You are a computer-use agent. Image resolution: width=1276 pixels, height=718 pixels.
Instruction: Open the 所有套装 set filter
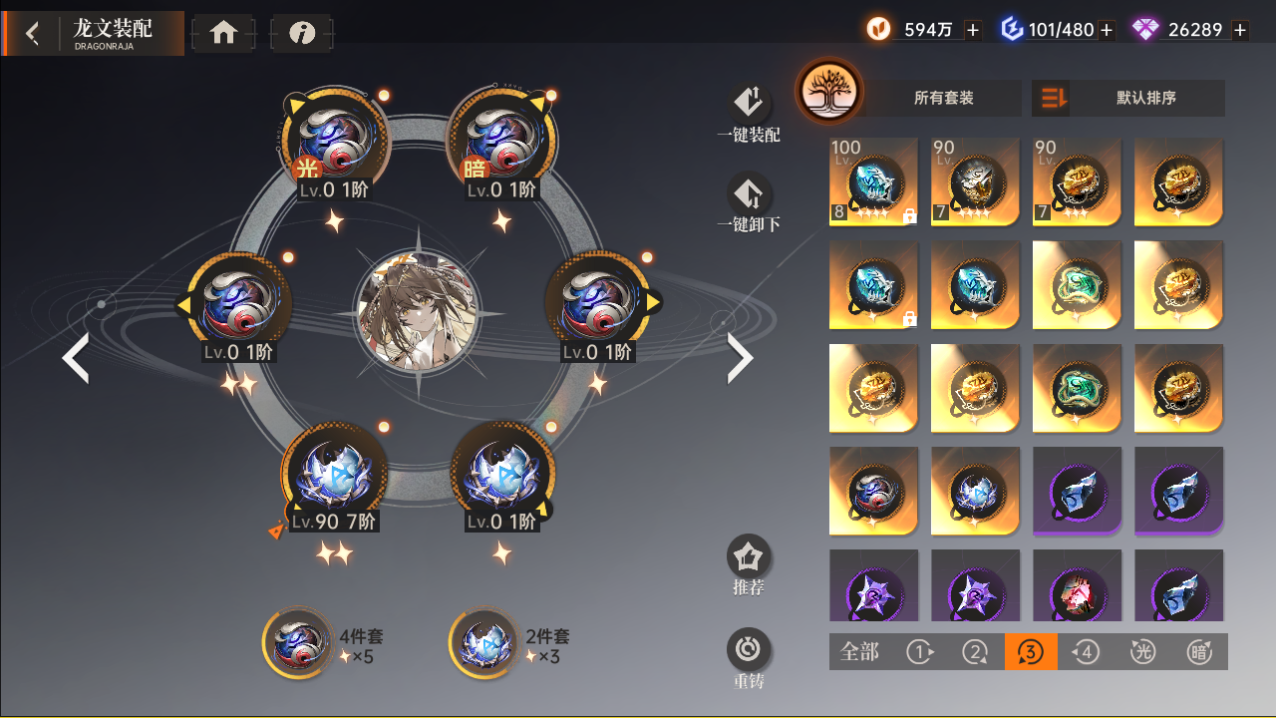coord(943,98)
